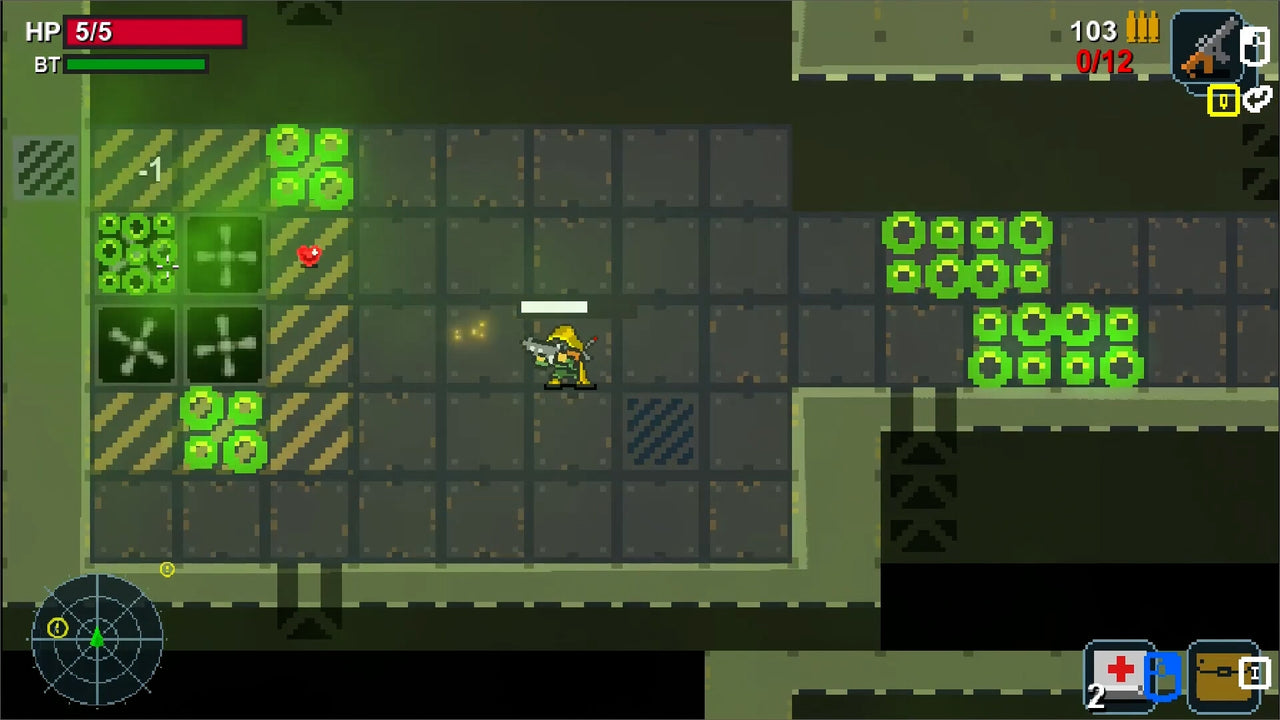
Task: Click the checkmark icon in the top-right corner
Action: tap(1257, 101)
